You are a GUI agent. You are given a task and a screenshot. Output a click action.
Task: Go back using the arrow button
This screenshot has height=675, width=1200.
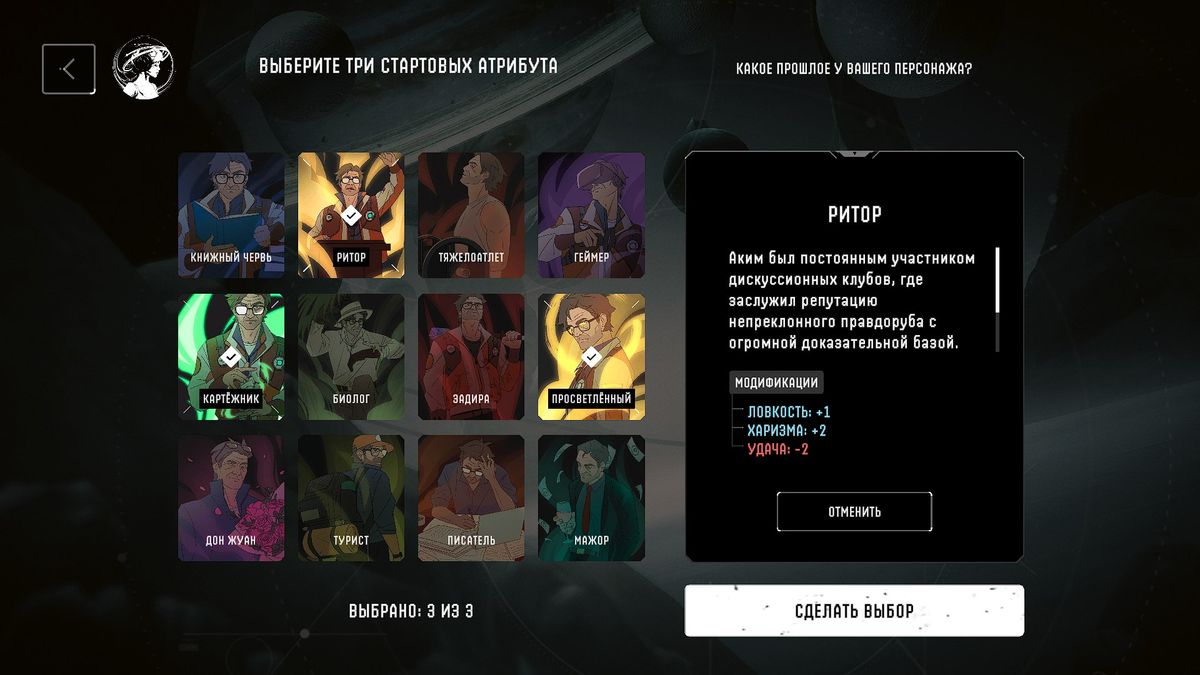(x=69, y=69)
